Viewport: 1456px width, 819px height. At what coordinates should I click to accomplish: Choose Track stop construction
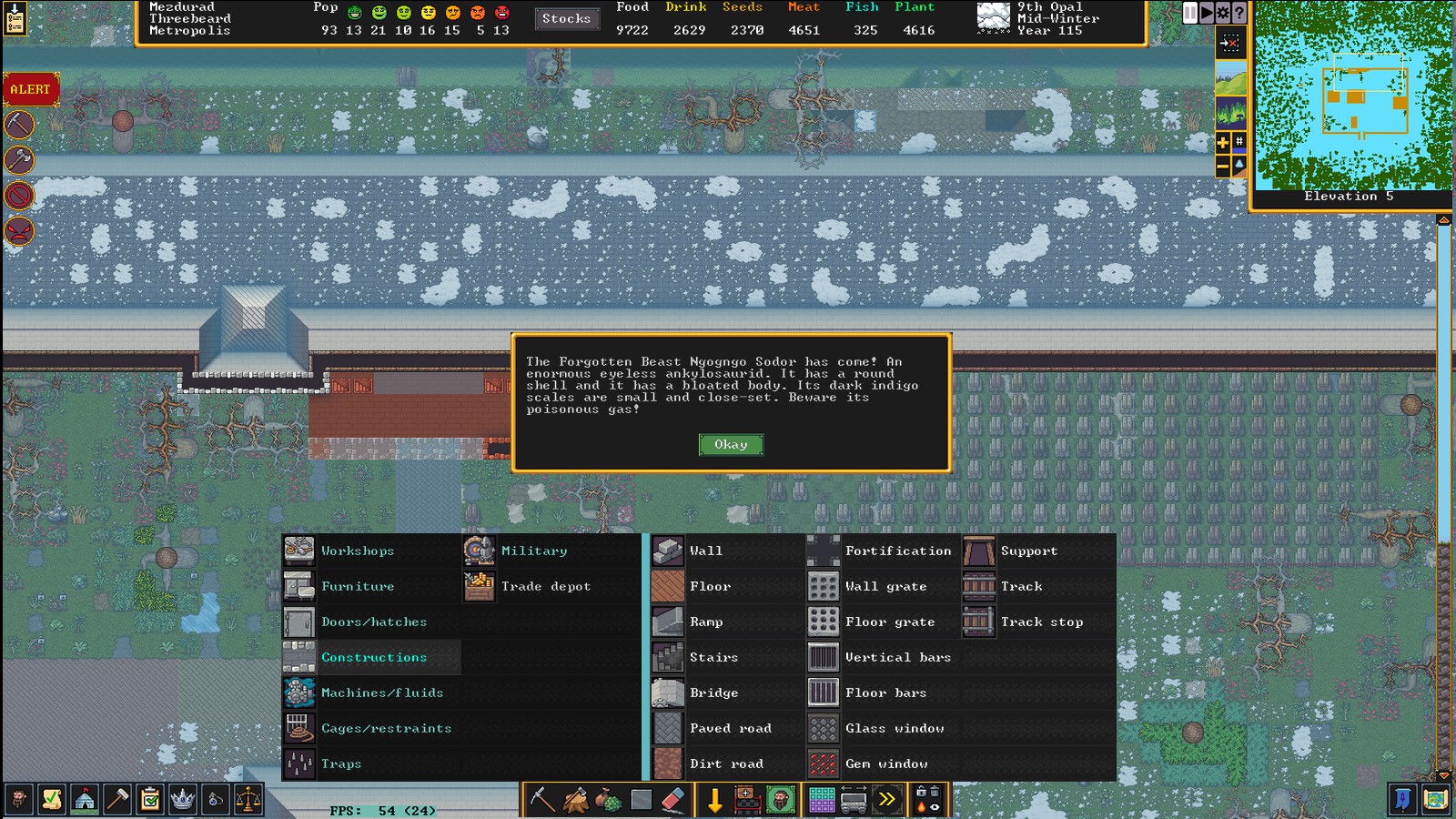pyautogui.click(x=1041, y=622)
